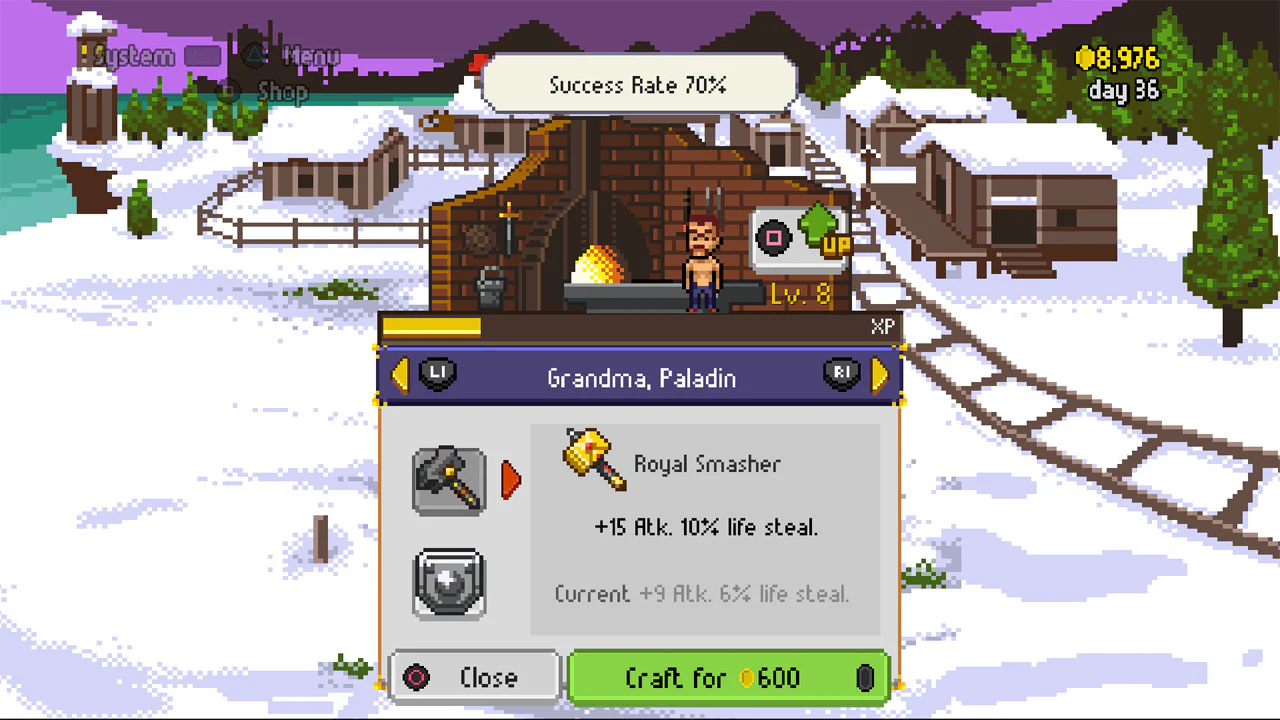Select the weapon hammer slot icon
Viewport: 1280px width, 720px height.
click(x=448, y=479)
